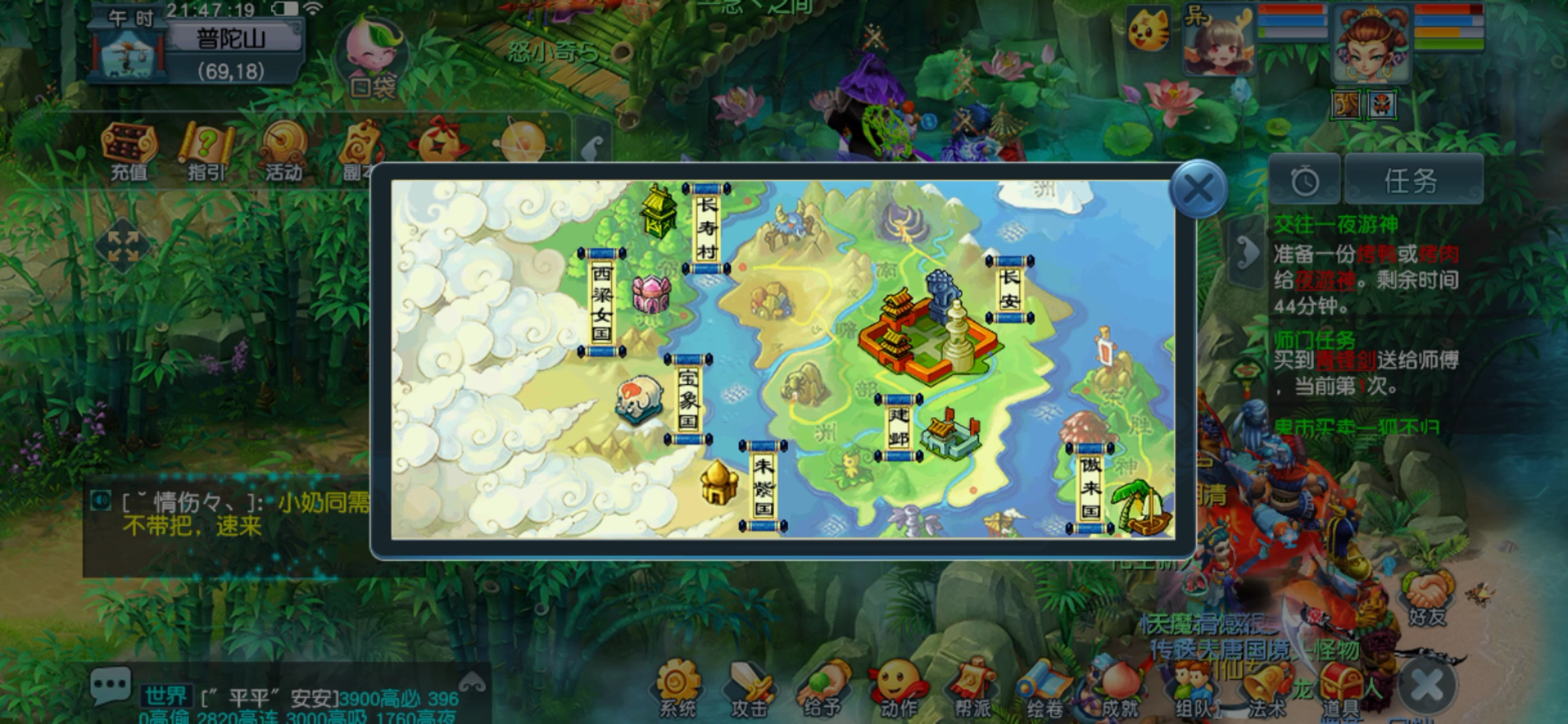
Task: Choose 傲来国 map destination
Action: [x=1090, y=487]
